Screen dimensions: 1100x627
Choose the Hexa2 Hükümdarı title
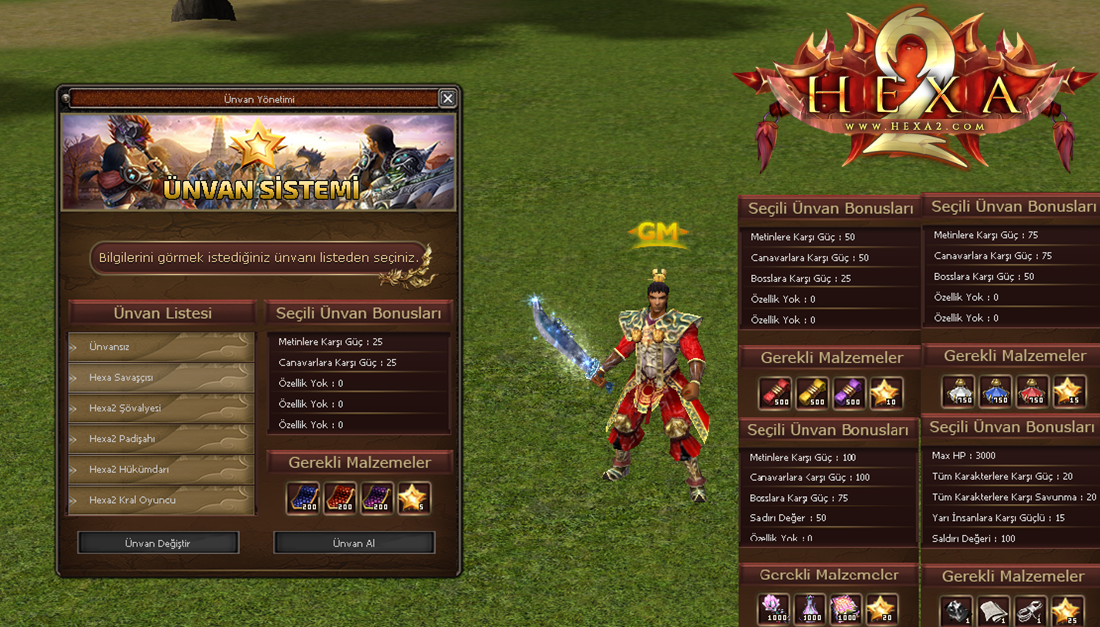tap(160, 470)
